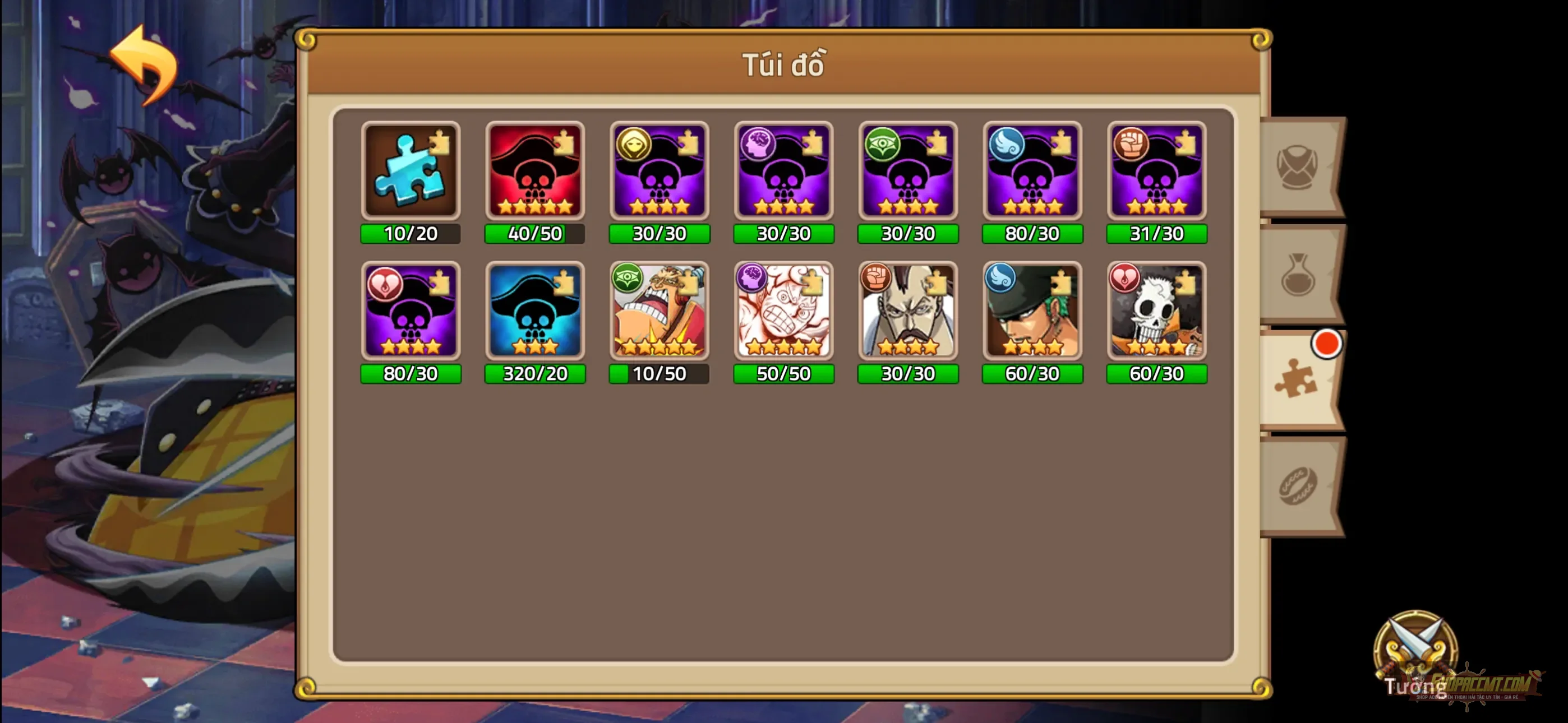
Task: Open the red 5-star skull fragment with 40/50
Action: [535, 171]
